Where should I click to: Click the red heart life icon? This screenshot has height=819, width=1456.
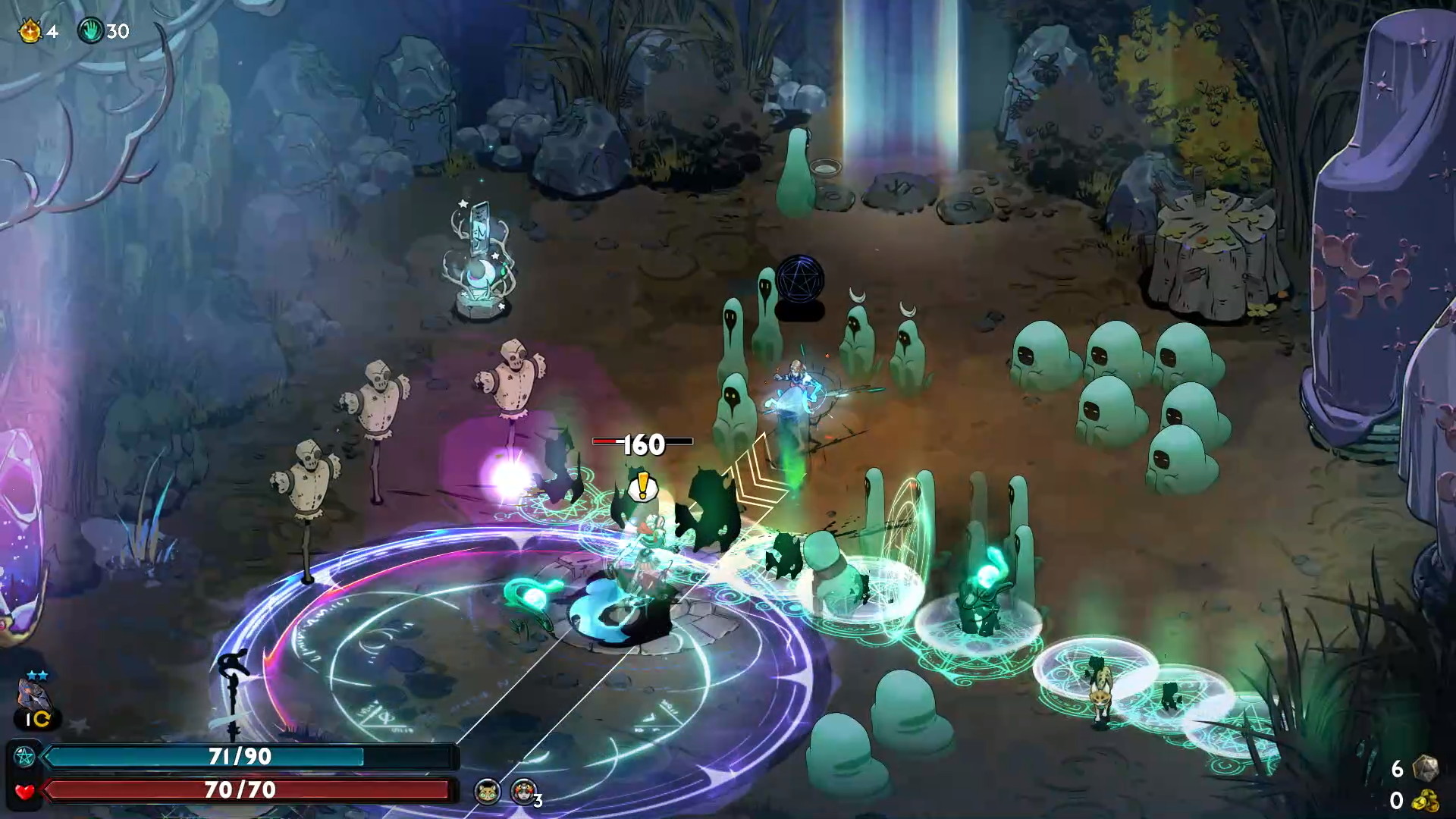24,791
